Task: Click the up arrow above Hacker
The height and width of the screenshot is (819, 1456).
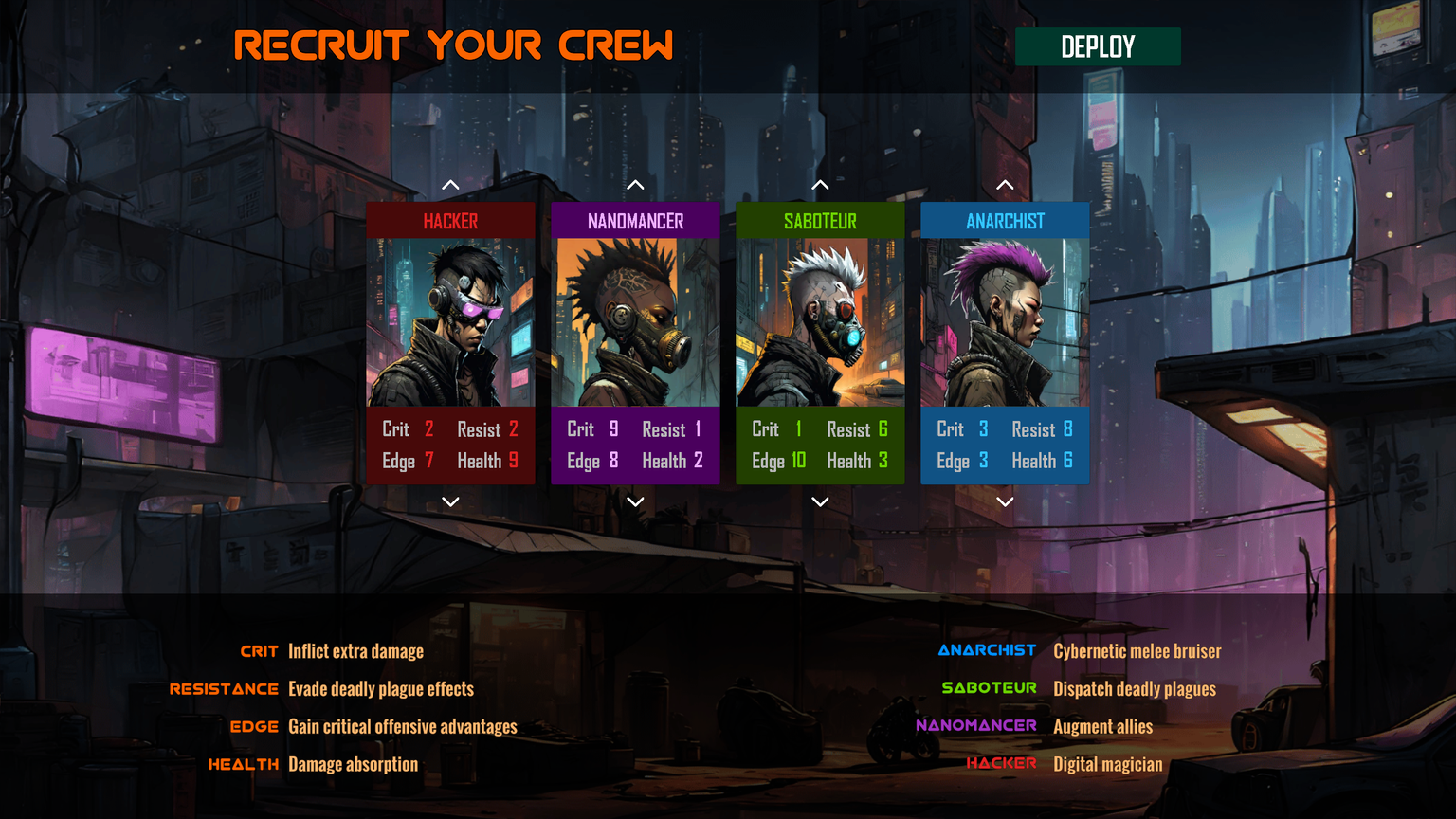Action: coord(450,185)
